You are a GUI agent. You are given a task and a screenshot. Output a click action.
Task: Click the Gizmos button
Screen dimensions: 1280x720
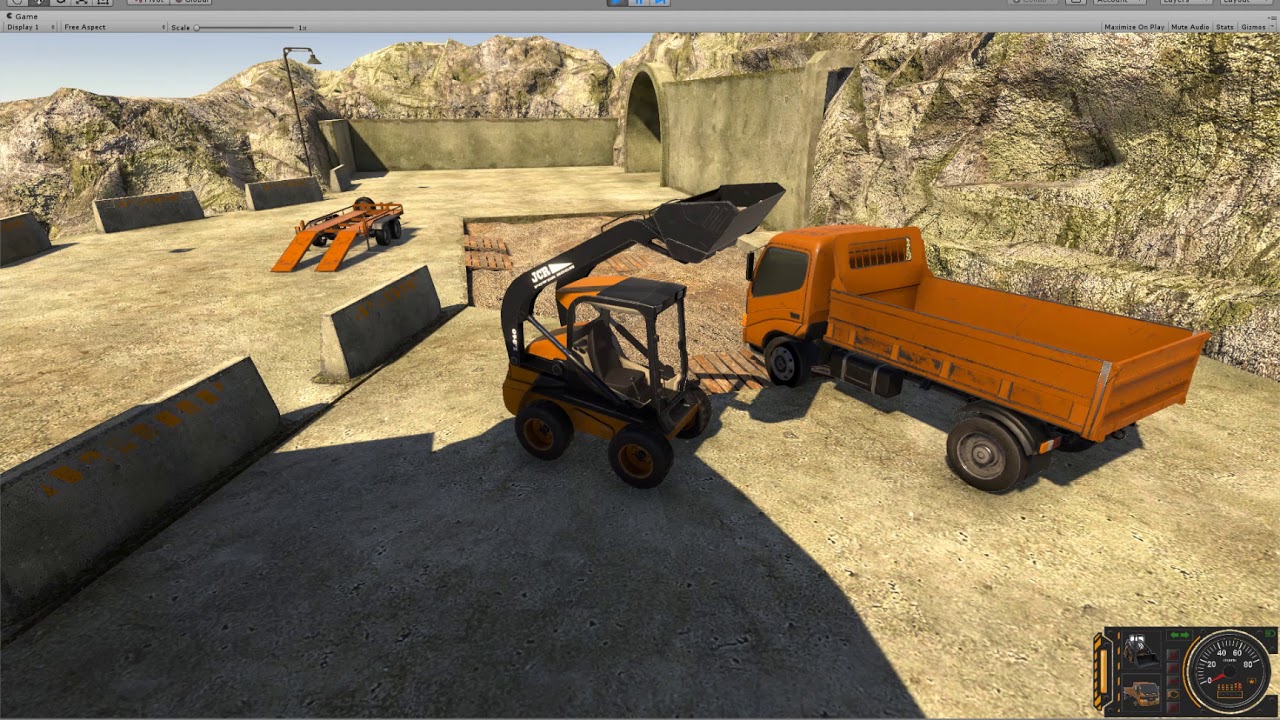1254,26
